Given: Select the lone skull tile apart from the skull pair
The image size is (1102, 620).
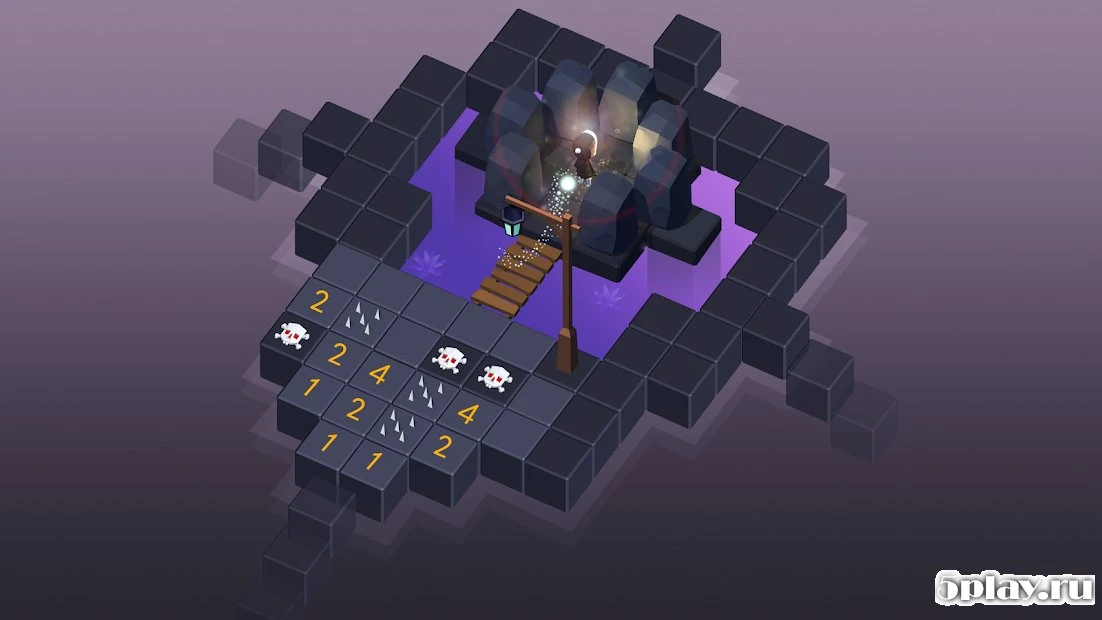Looking at the screenshot, I should pos(291,335).
